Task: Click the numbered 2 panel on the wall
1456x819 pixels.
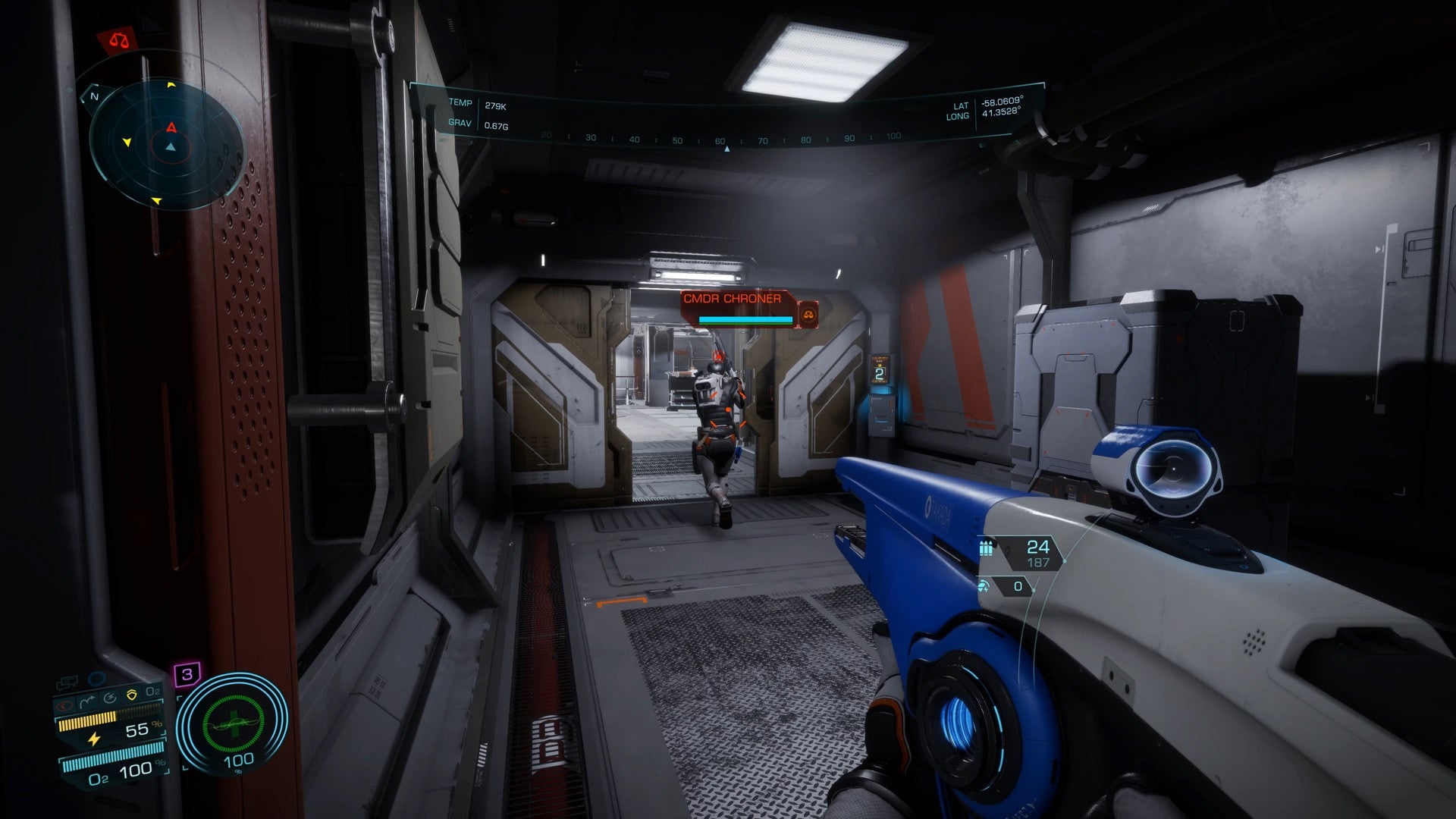Action: coord(881,374)
